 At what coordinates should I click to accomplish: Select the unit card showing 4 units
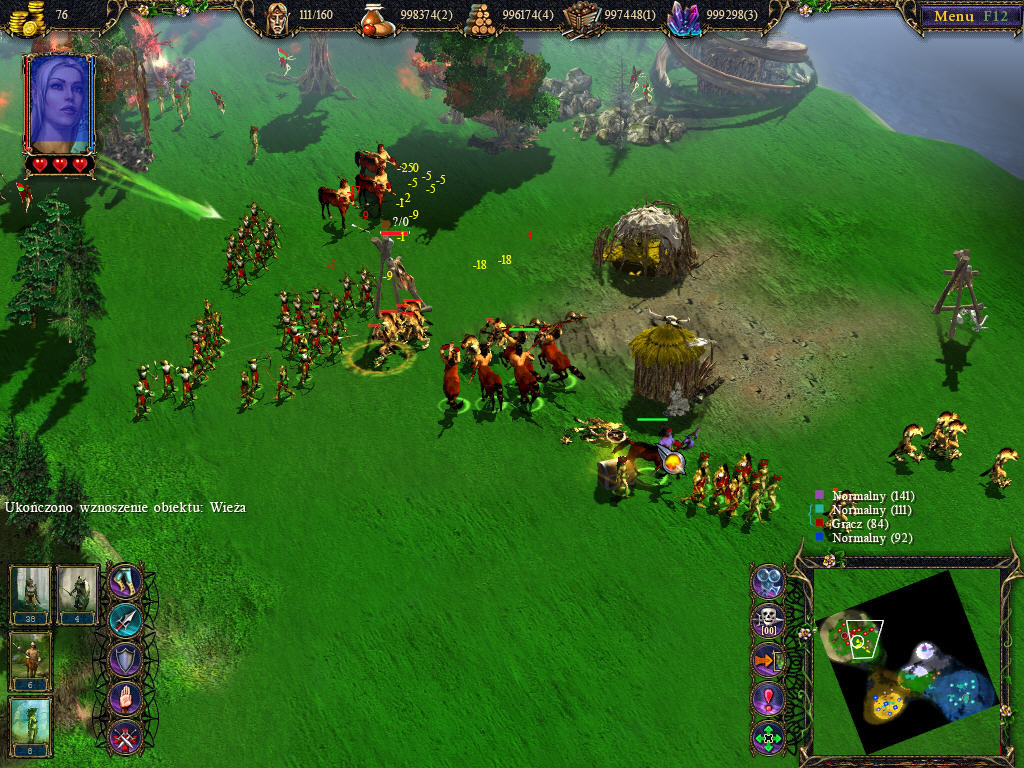pos(77,594)
